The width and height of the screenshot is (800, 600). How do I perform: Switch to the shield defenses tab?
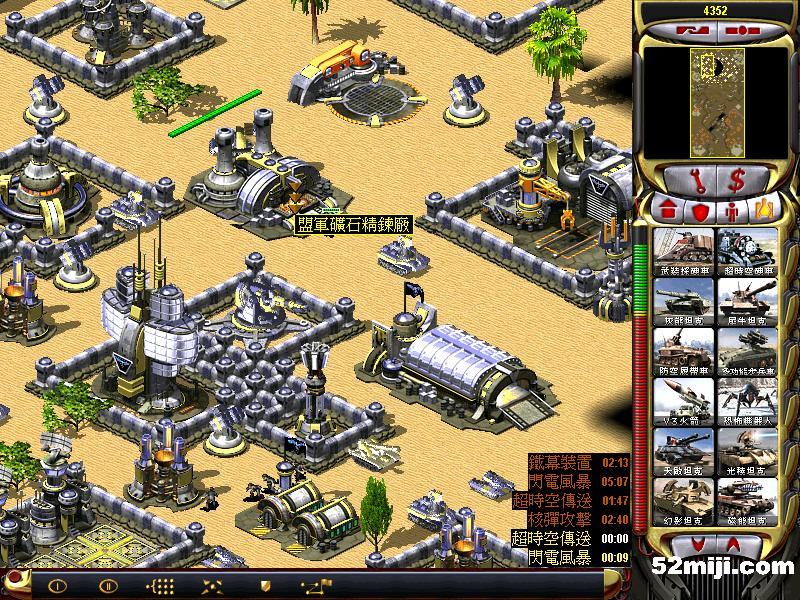[x=700, y=210]
